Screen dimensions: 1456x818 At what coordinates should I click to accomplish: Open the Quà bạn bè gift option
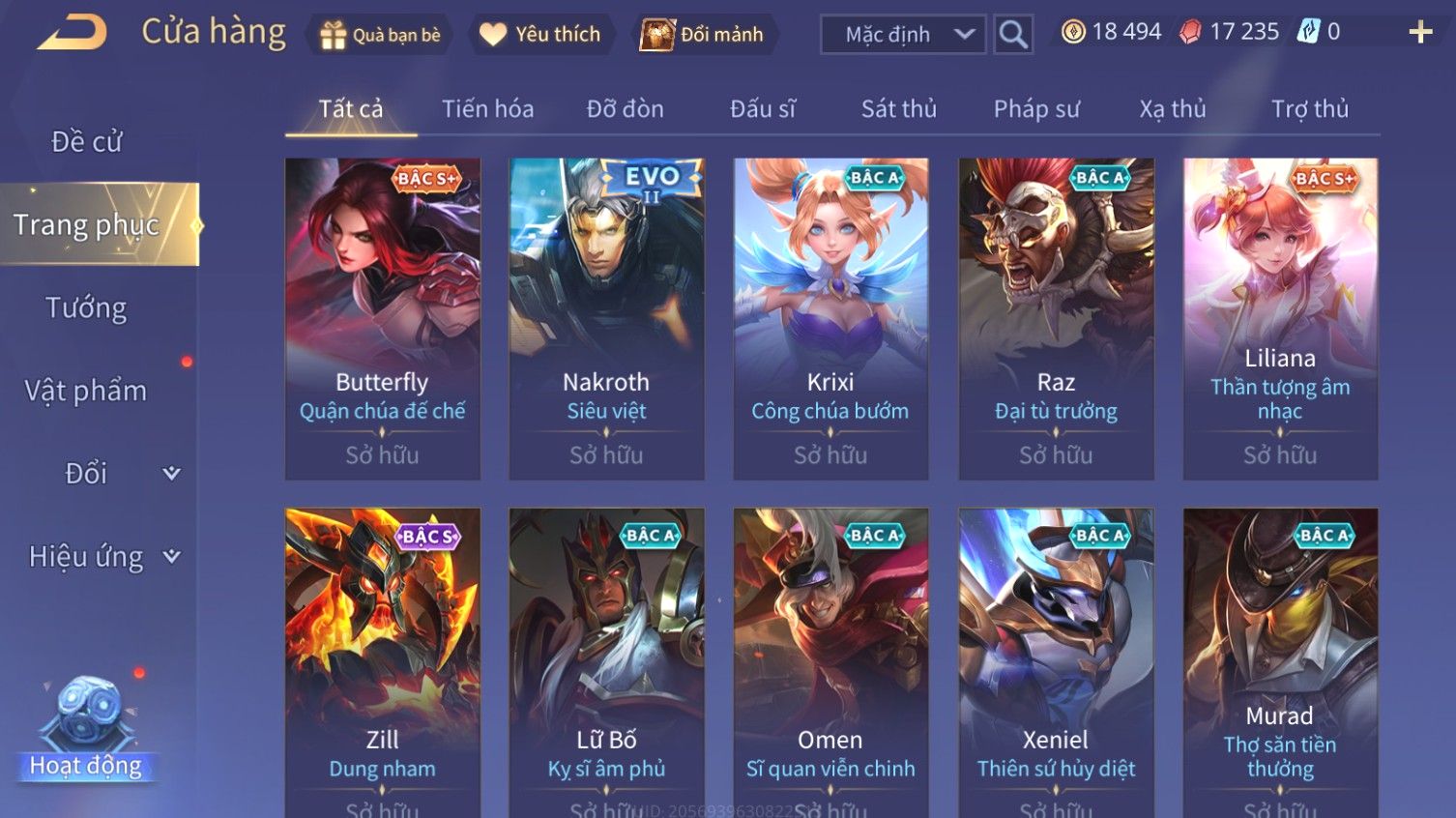(380, 35)
